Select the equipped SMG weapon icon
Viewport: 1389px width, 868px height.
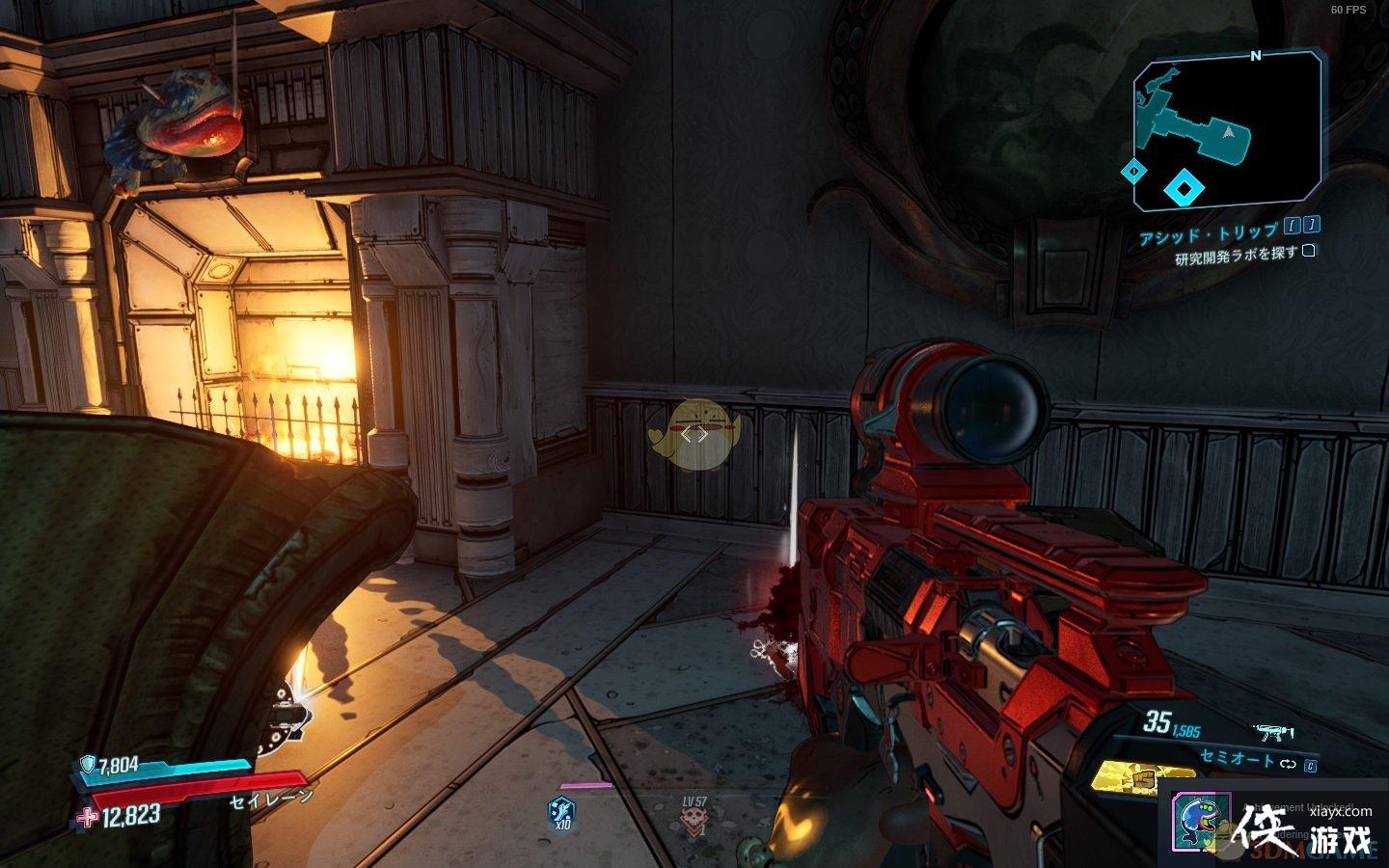(x=1272, y=735)
